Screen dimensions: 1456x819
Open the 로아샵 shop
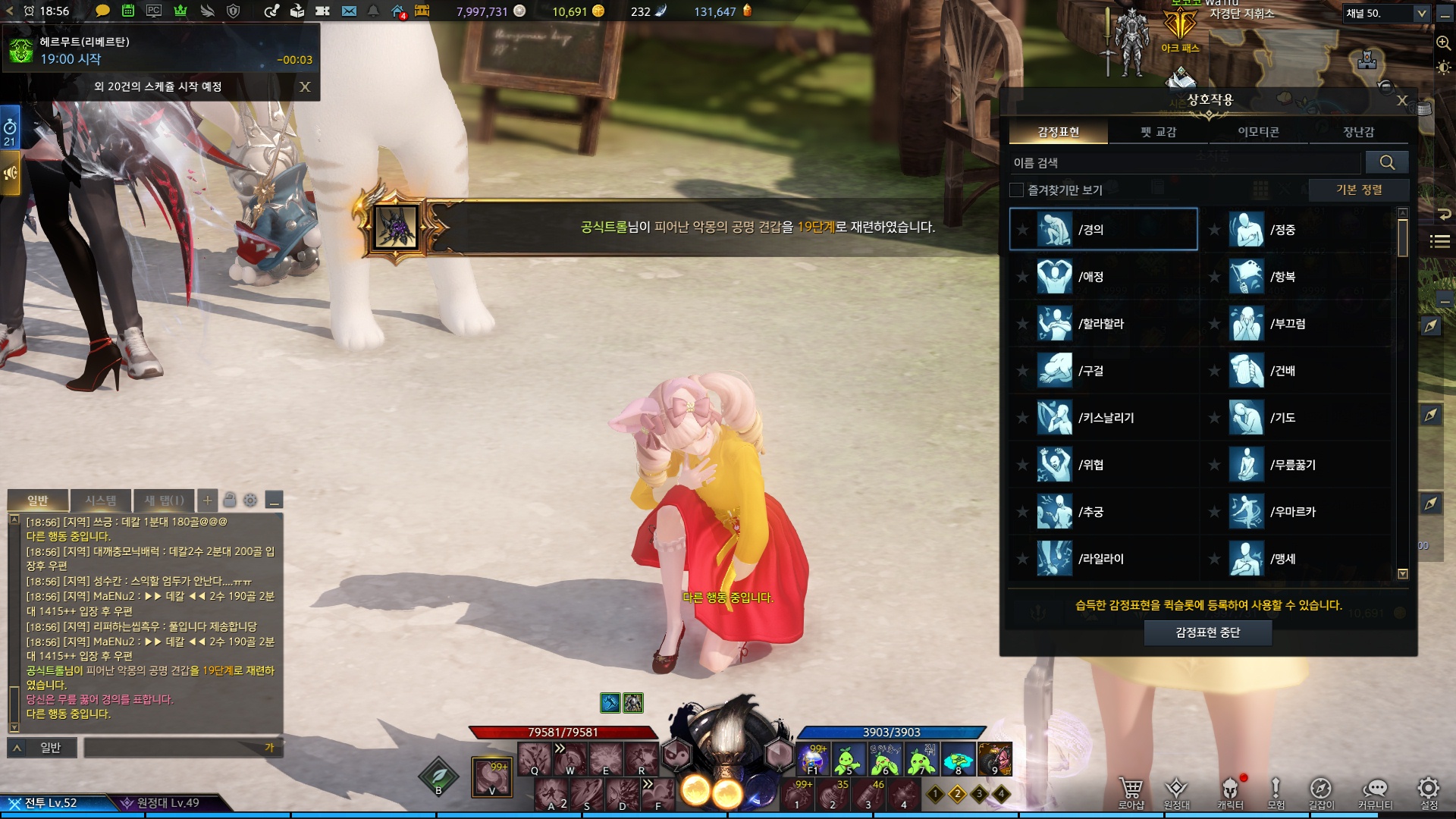[1131, 792]
